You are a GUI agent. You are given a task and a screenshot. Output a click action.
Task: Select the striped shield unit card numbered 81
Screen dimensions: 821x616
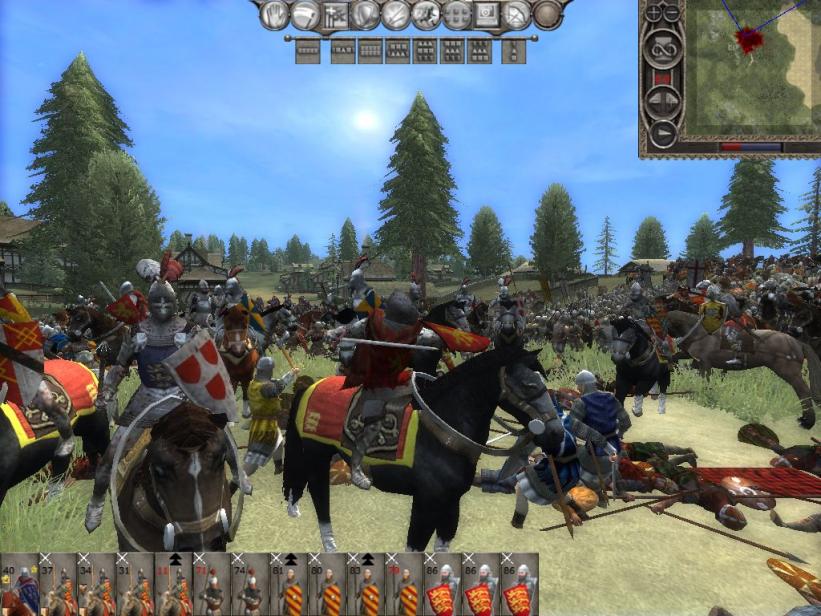(290, 585)
